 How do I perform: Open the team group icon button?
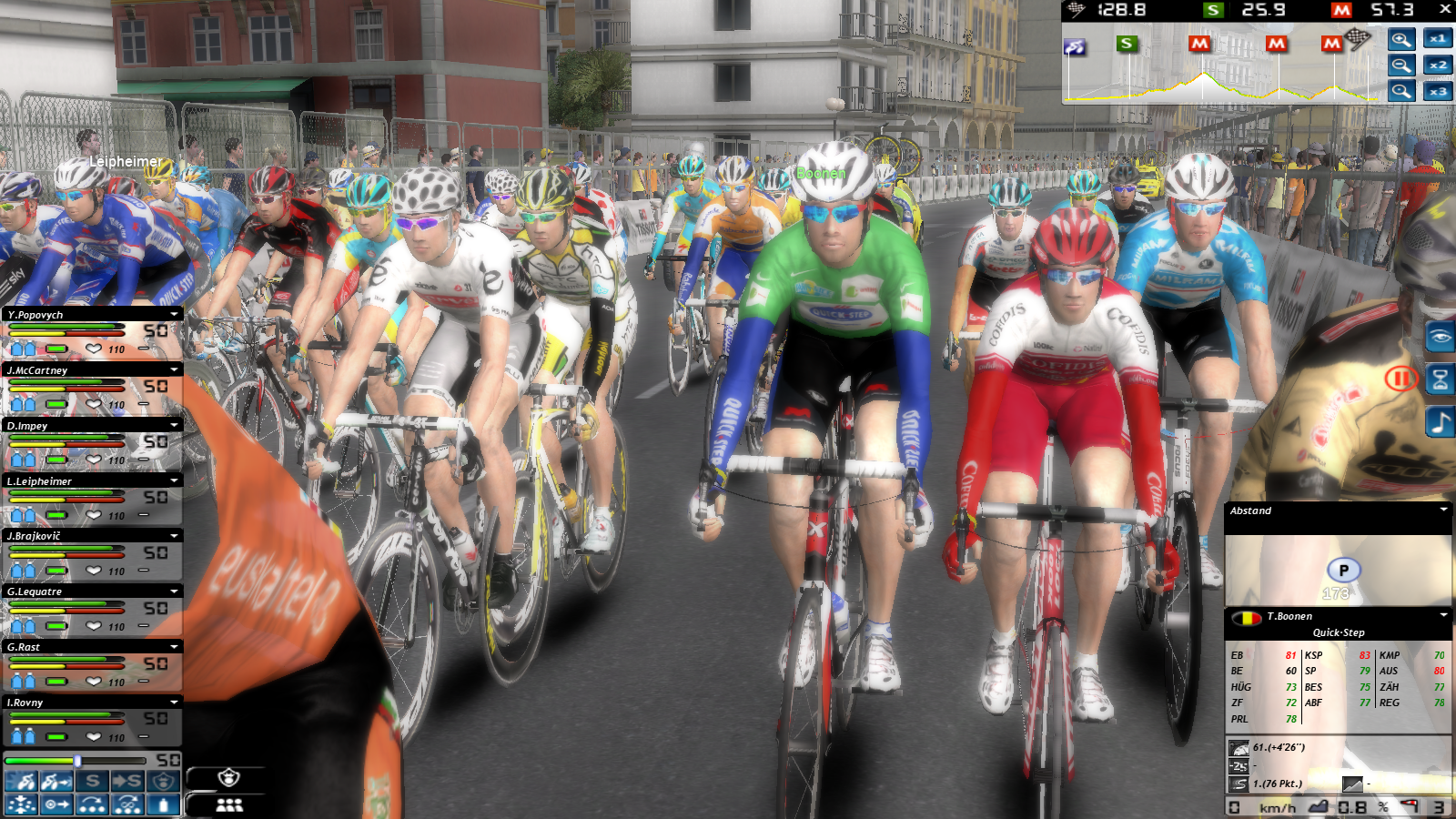click(228, 805)
